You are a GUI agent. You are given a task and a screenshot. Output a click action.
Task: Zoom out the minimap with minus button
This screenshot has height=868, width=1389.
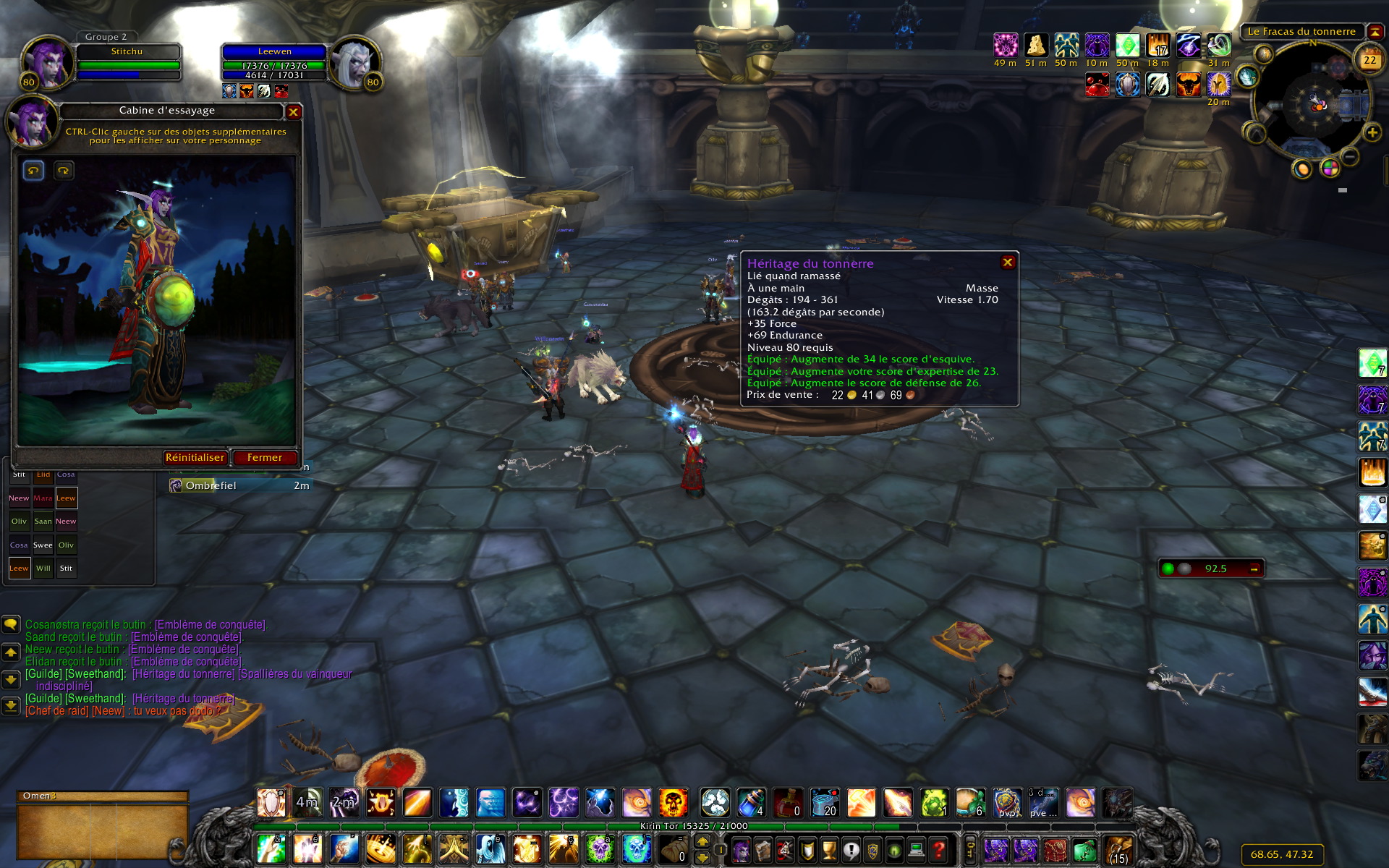(x=1350, y=156)
